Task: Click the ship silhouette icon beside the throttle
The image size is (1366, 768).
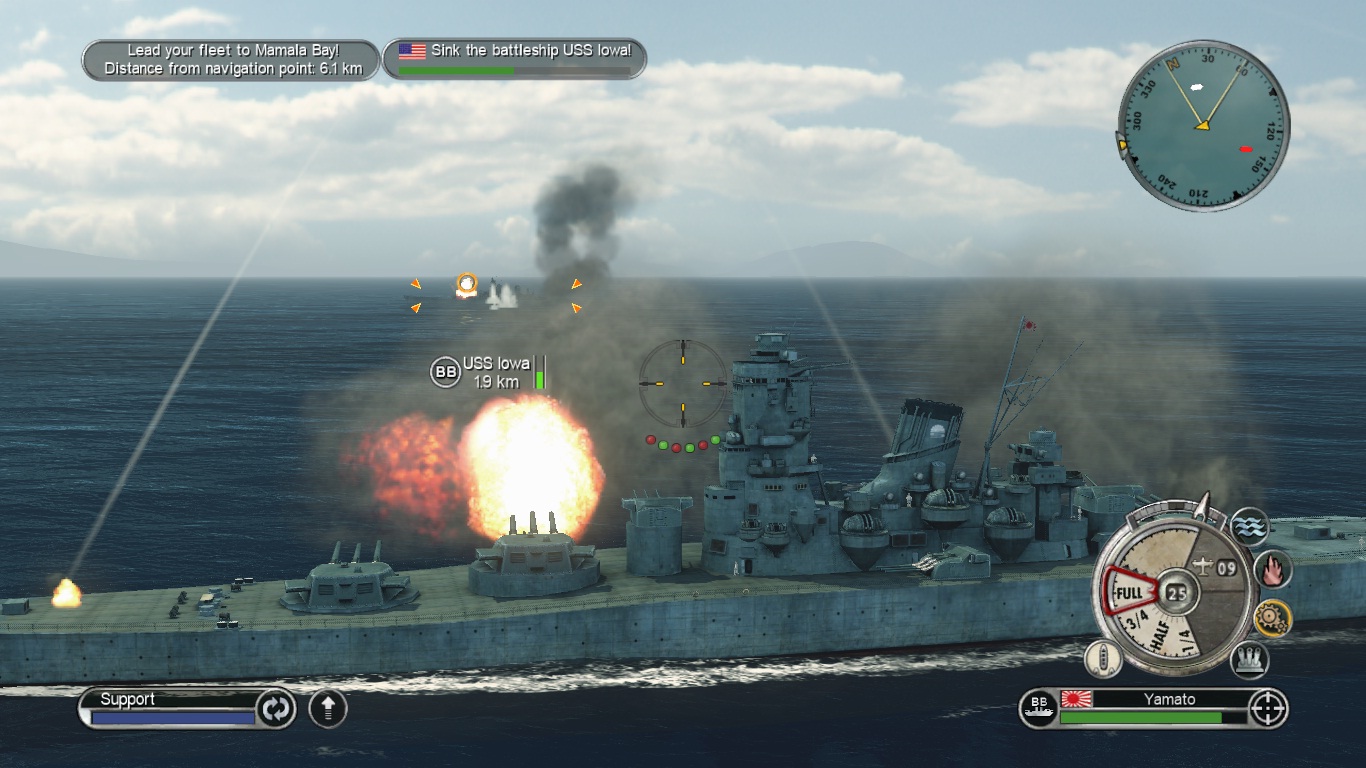Action: coord(1103,658)
